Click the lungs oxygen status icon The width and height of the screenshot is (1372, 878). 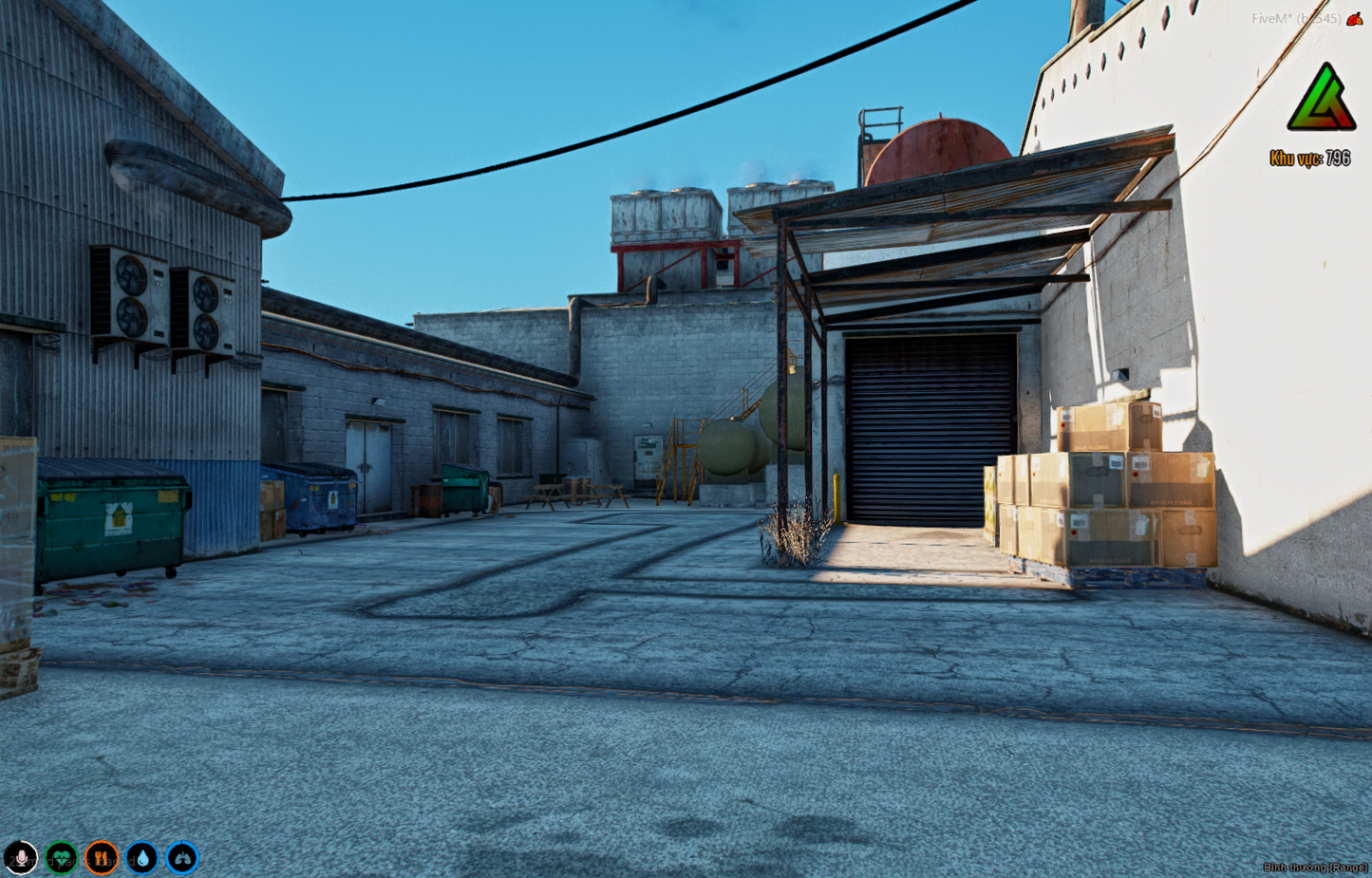tap(182, 858)
